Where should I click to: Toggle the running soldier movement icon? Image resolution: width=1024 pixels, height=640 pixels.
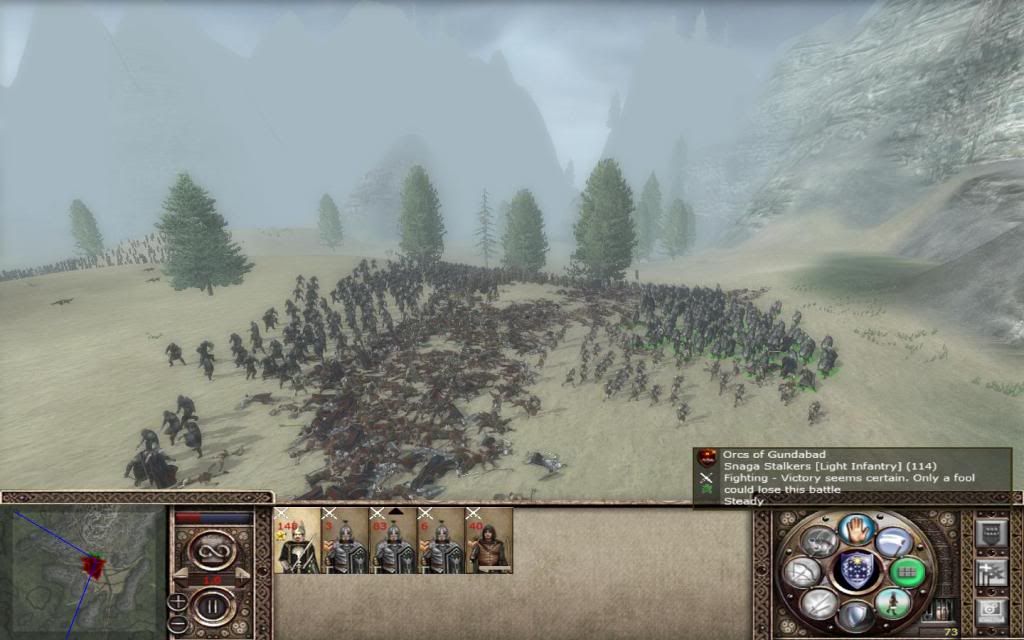tap(893, 603)
